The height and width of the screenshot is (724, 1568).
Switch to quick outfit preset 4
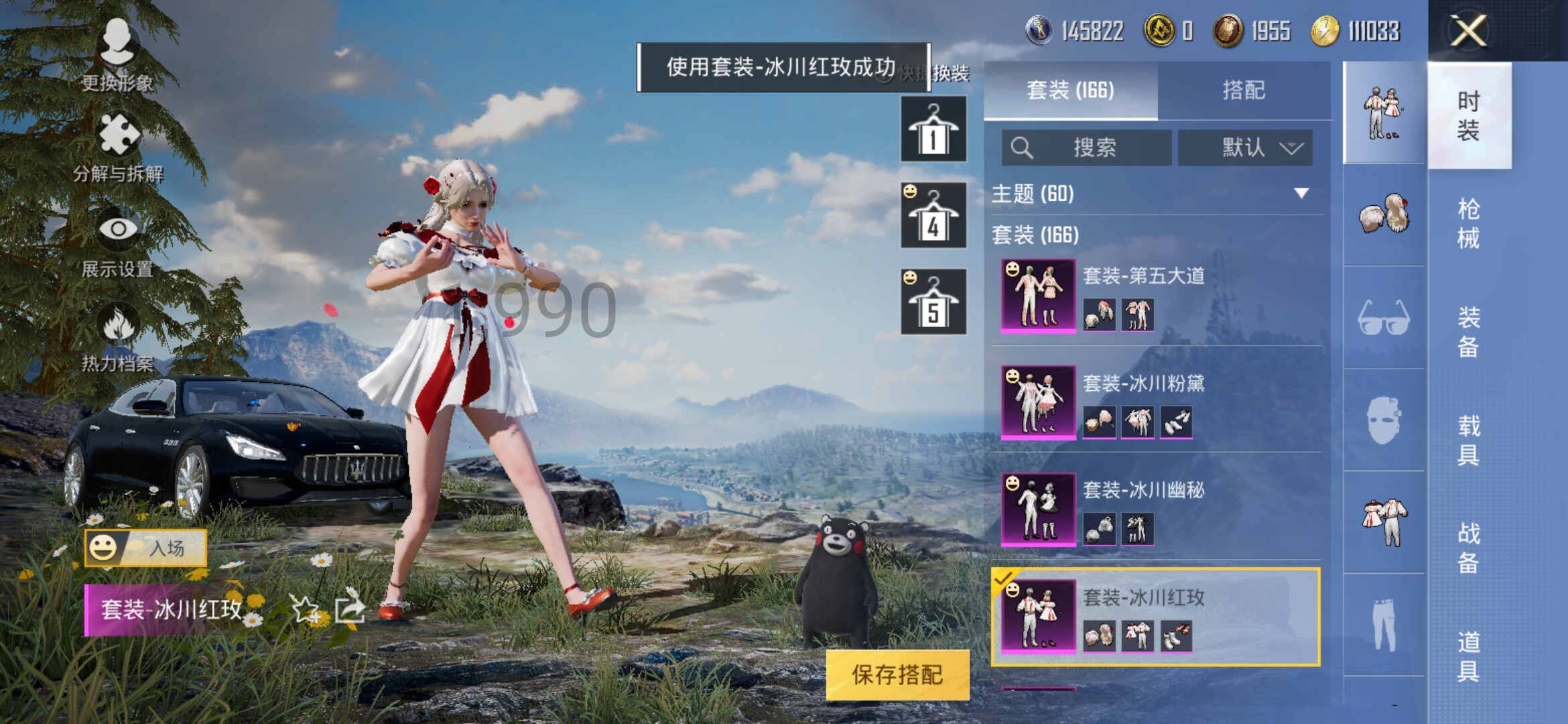(x=933, y=215)
